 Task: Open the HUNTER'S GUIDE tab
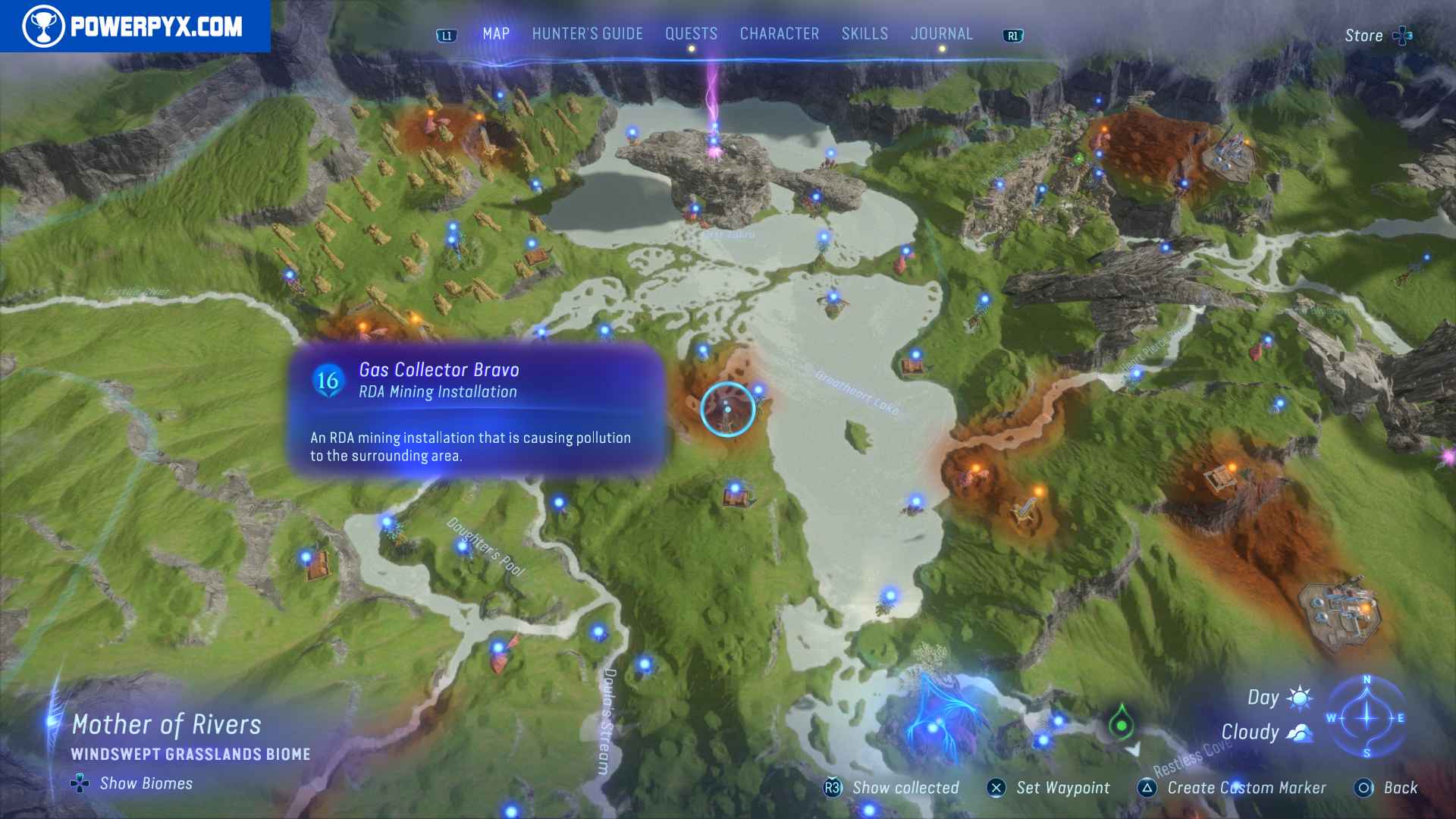(586, 33)
